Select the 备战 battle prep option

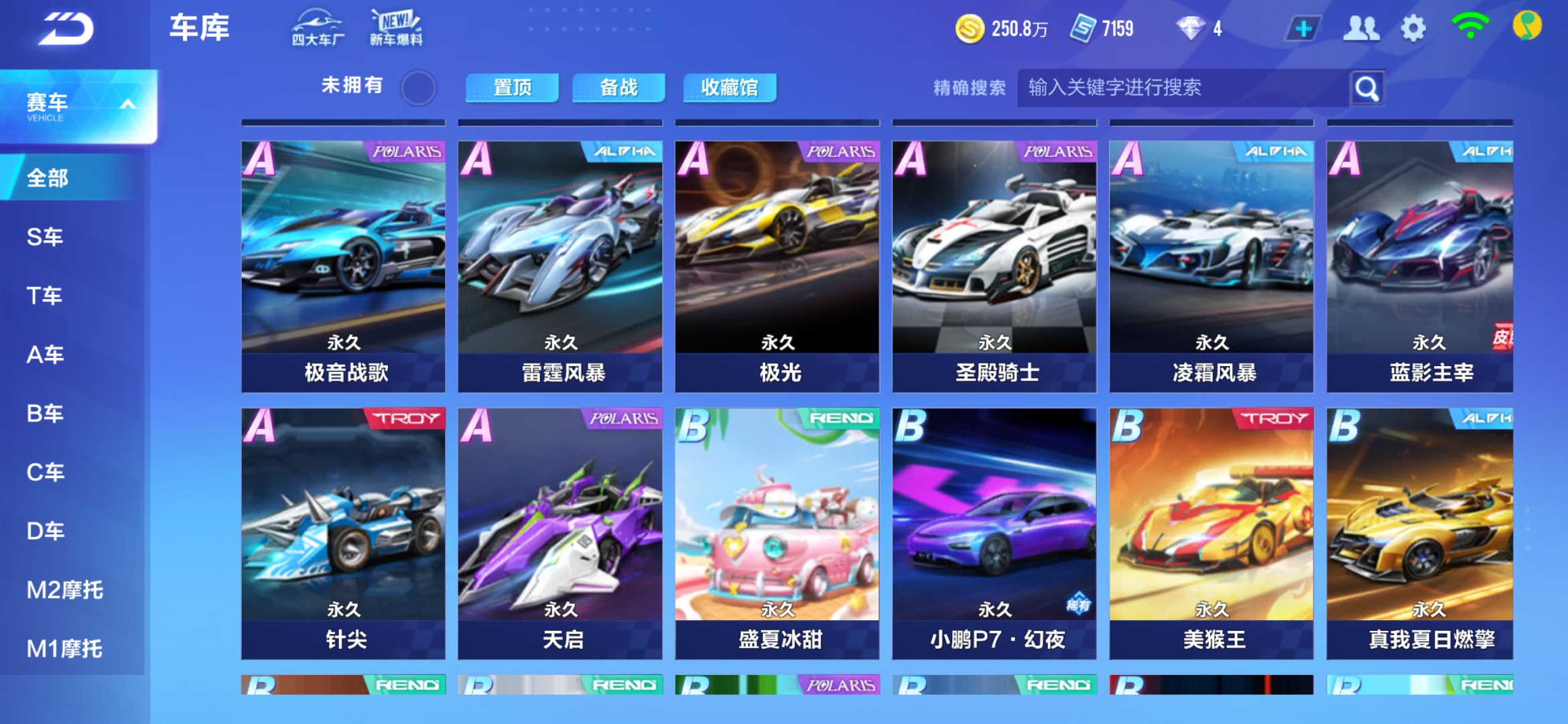tap(618, 87)
